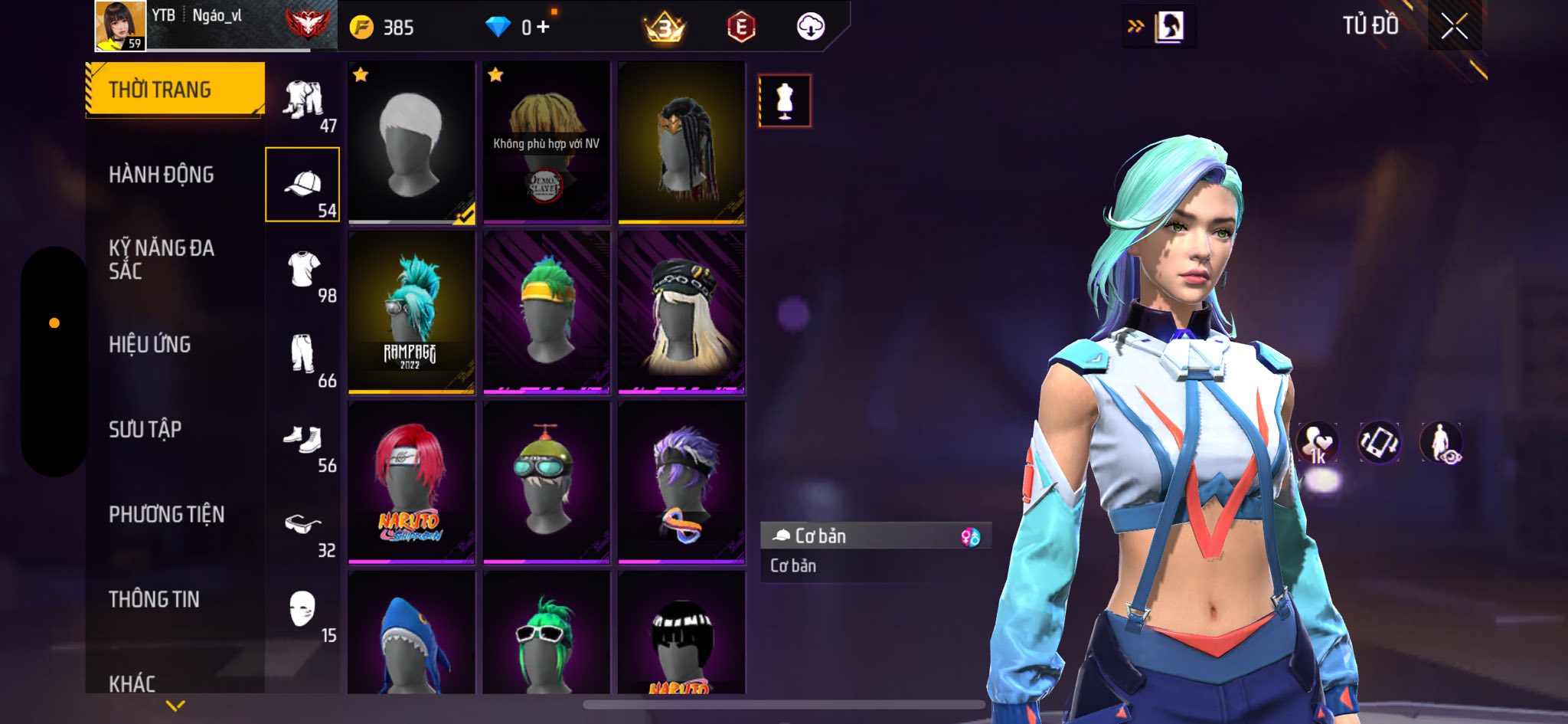Viewport: 1568px width, 724px height.
Task: Open the Sưu Tập tab
Action: coord(145,430)
